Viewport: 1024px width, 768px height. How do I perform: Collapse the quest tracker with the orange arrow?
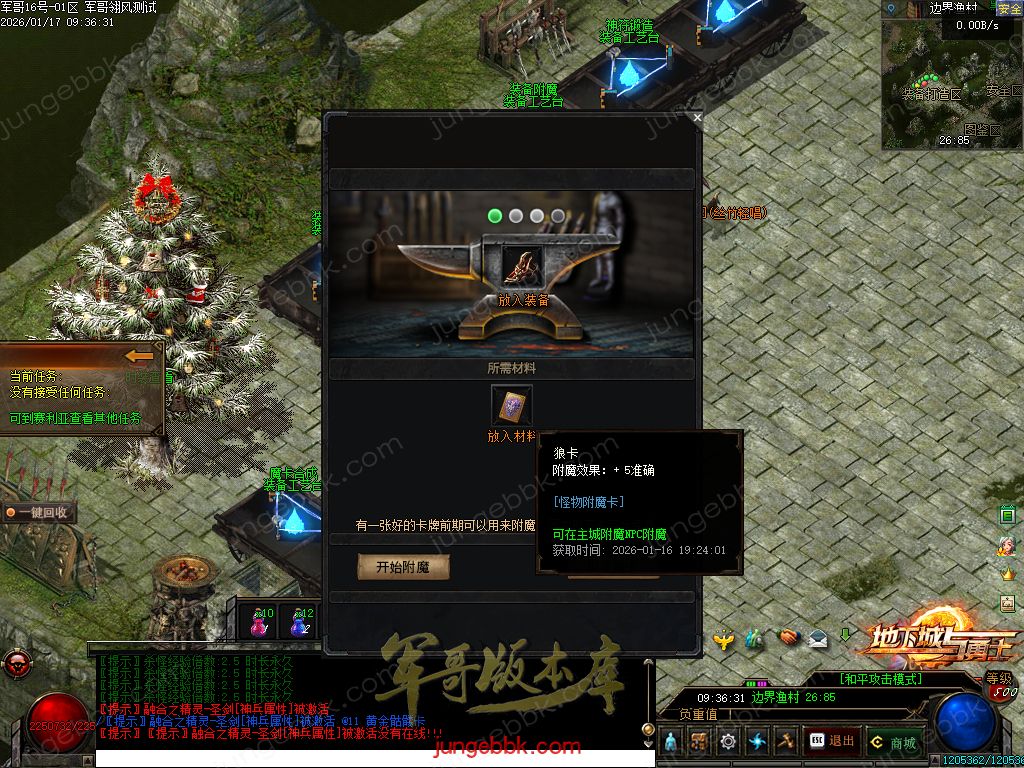pyautogui.click(x=141, y=356)
